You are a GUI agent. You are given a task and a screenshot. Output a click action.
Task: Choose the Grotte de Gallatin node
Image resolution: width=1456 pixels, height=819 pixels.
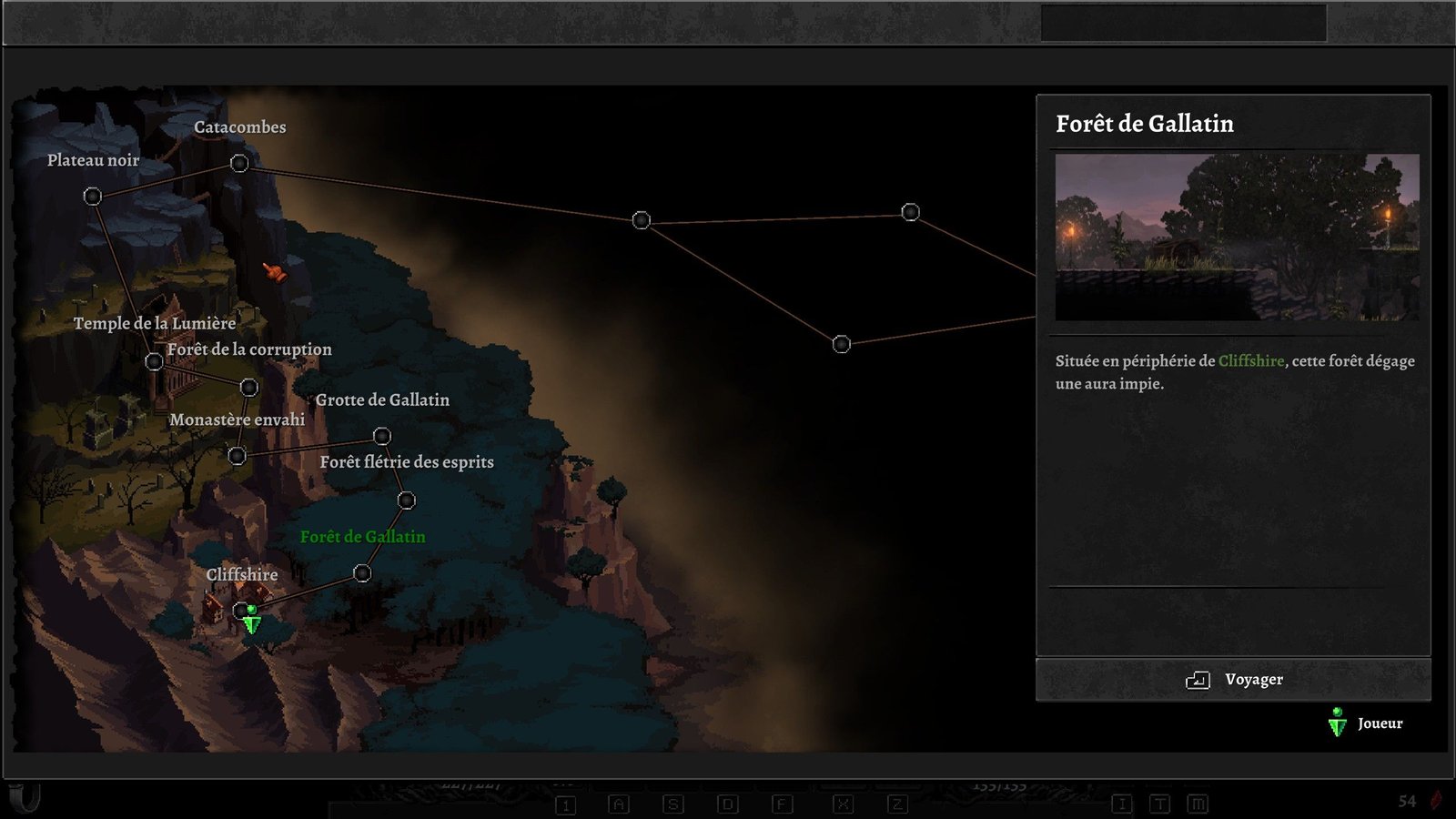382,437
